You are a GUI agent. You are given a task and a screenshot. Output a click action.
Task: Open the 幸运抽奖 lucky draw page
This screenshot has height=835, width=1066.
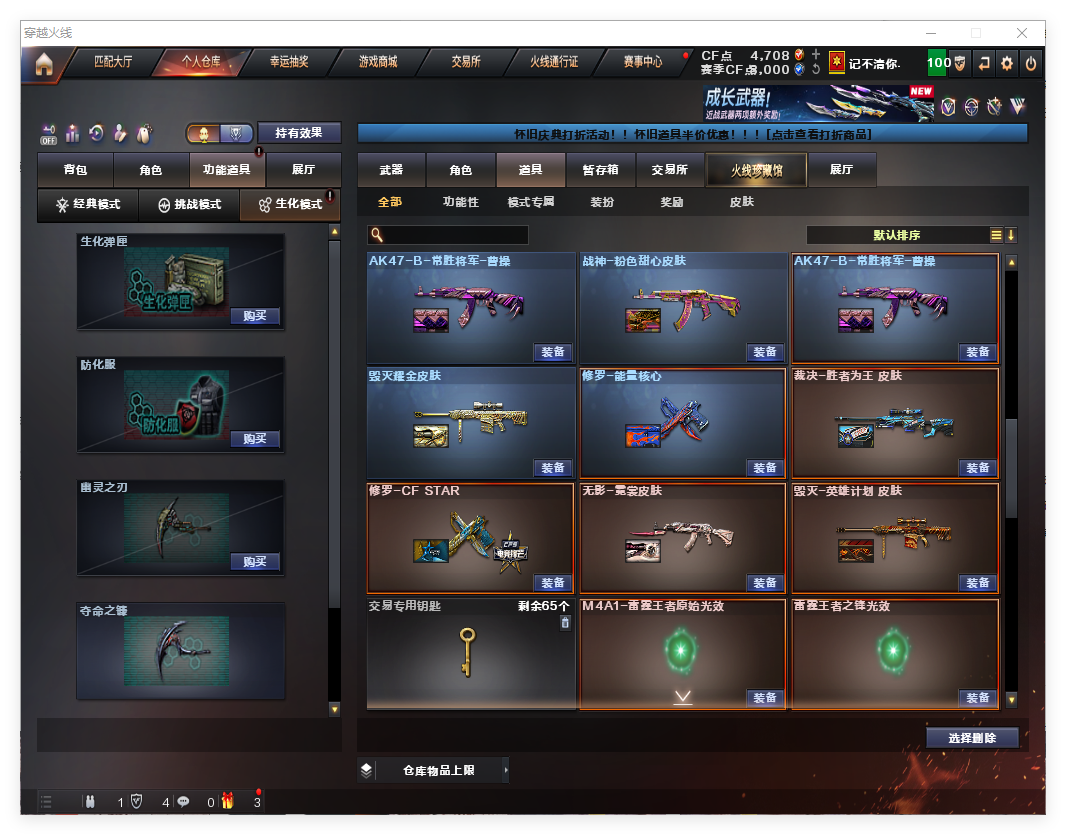(289, 62)
